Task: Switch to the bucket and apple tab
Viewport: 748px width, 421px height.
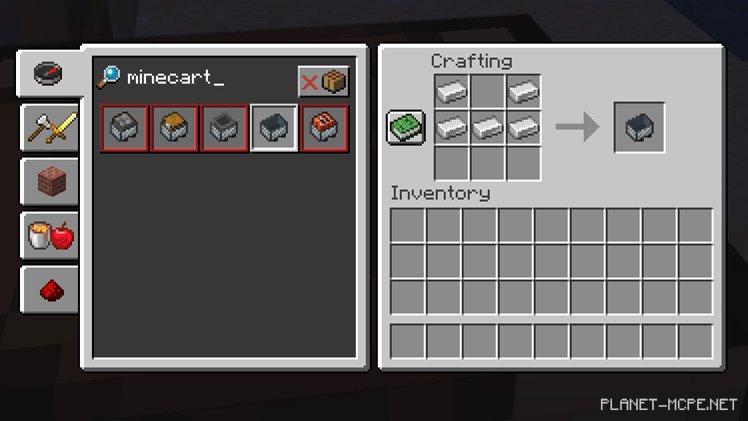Action: (49, 236)
